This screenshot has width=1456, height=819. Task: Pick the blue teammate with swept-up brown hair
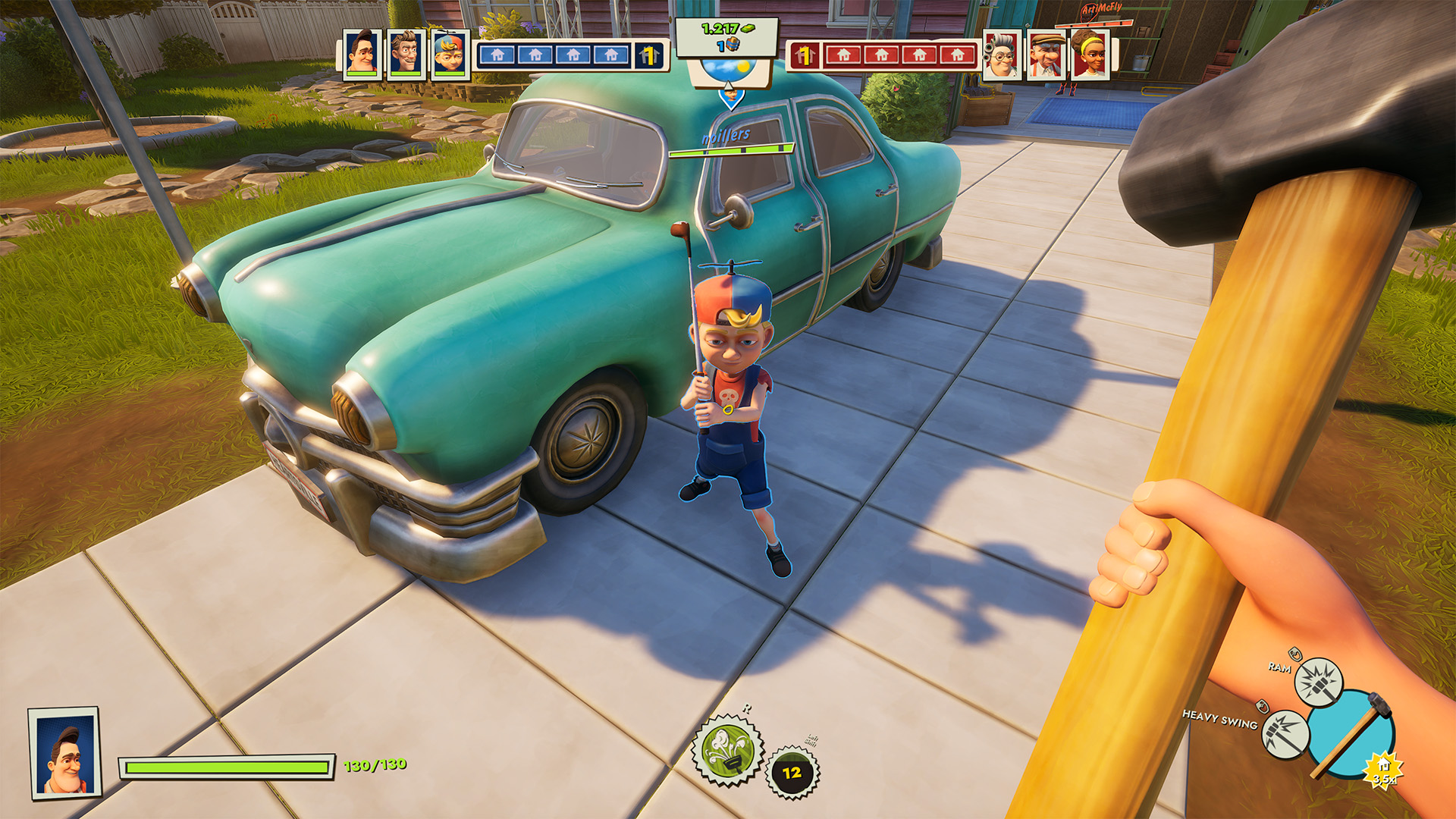pyautogui.click(x=406, y=55)
